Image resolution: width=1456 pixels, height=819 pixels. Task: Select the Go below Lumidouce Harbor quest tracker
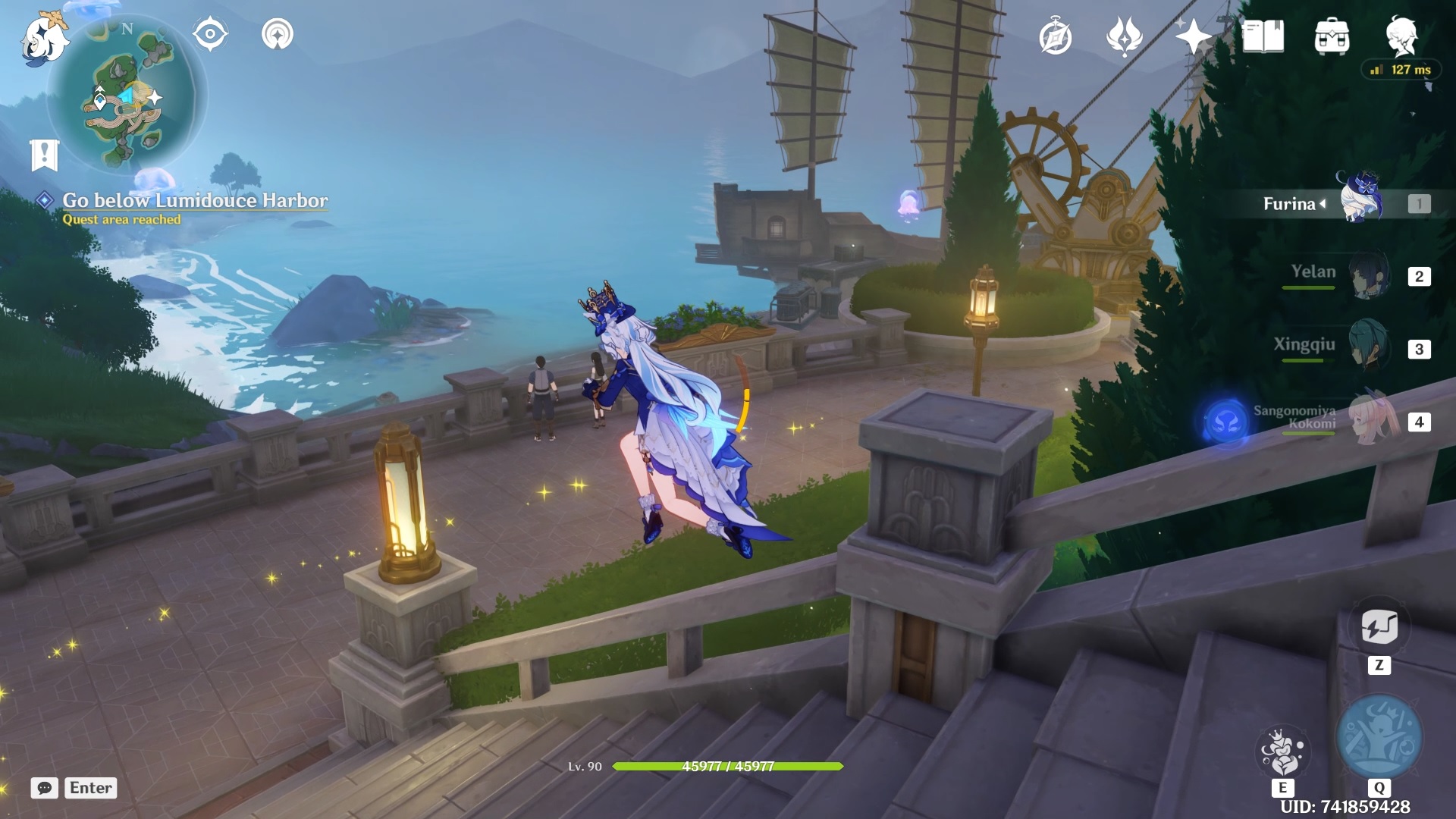pos(194,200)
